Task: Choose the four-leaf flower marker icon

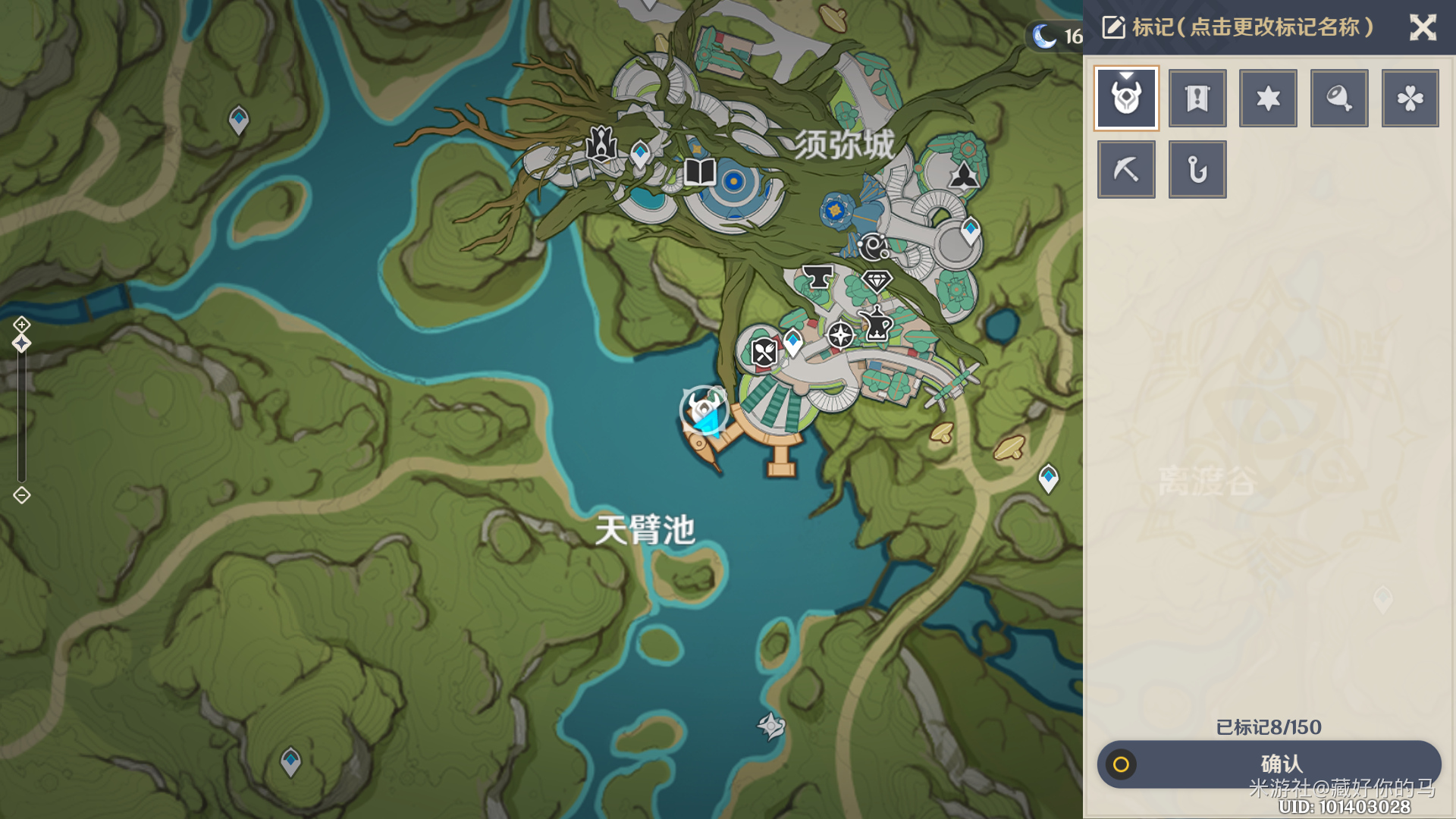Action: [1410, 99]
